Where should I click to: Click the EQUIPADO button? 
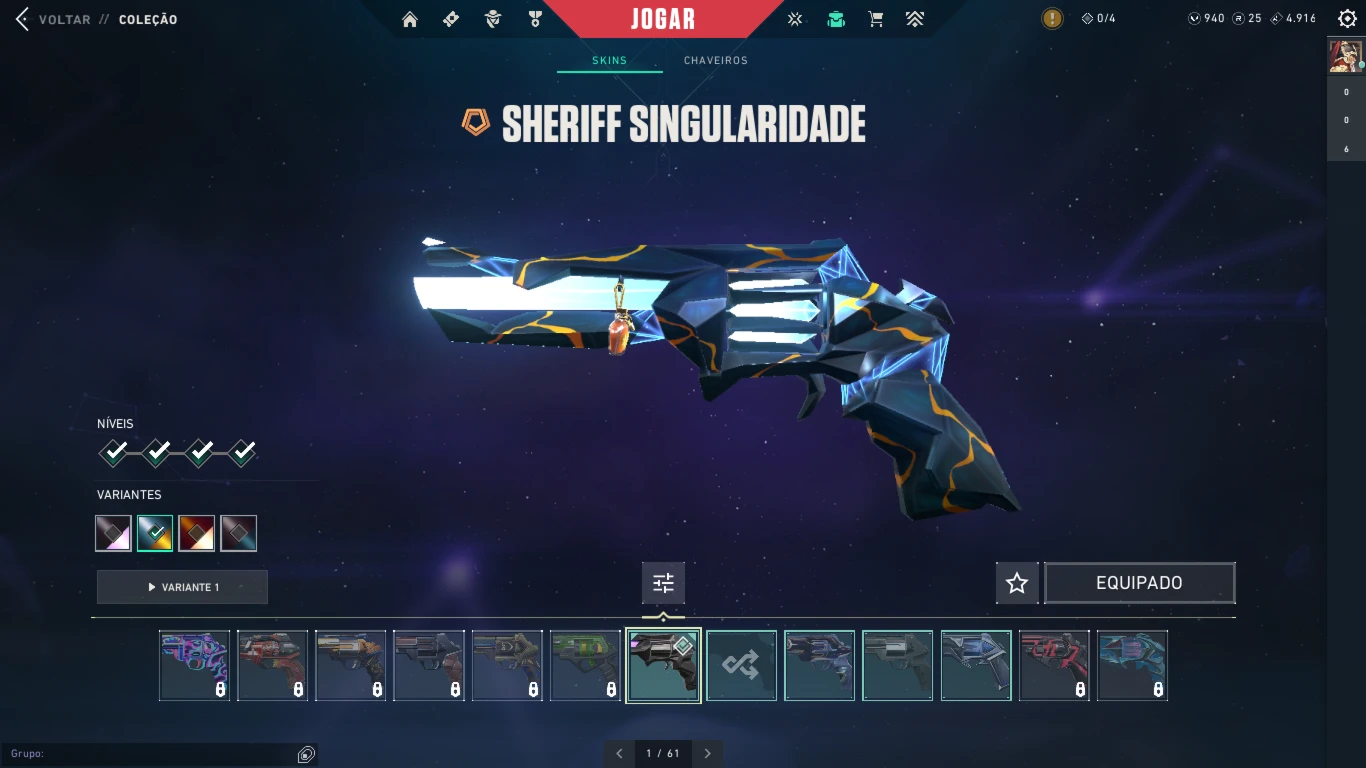[1139, 583]
